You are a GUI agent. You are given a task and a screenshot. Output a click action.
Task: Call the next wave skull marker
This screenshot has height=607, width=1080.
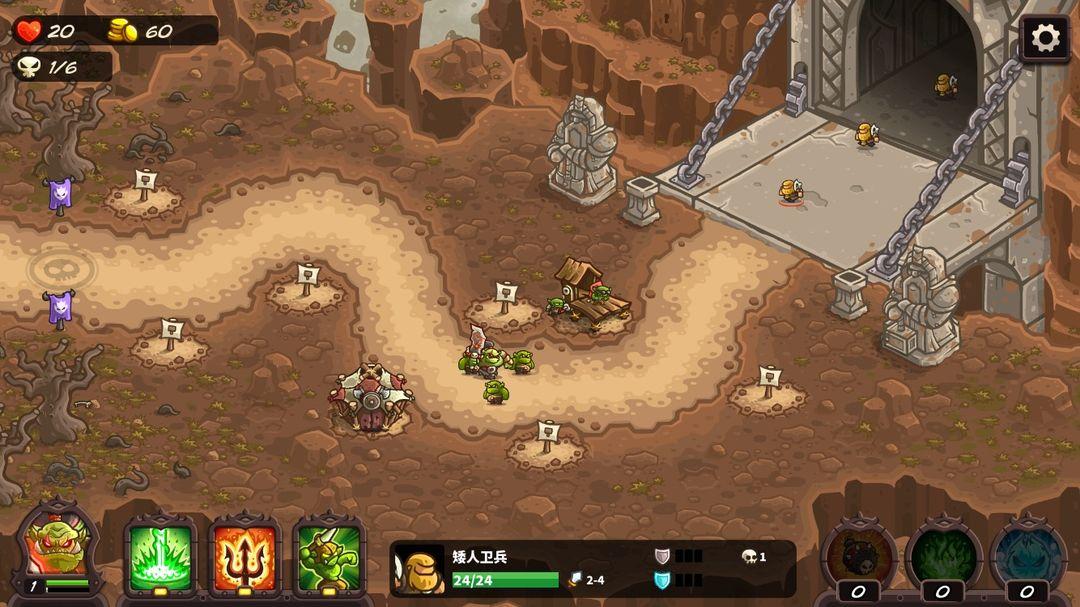[62, 268]
